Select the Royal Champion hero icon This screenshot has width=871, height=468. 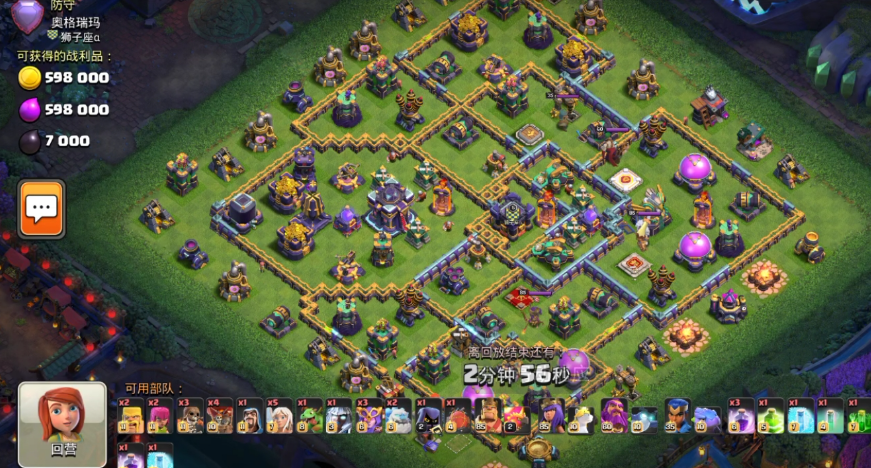(x=677, y=415)
